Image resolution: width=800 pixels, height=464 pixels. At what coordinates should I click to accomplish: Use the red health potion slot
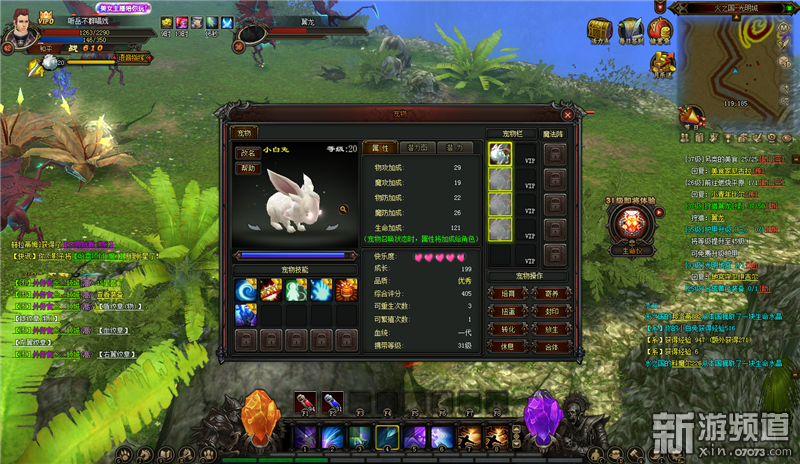click(x=308, y=403)
